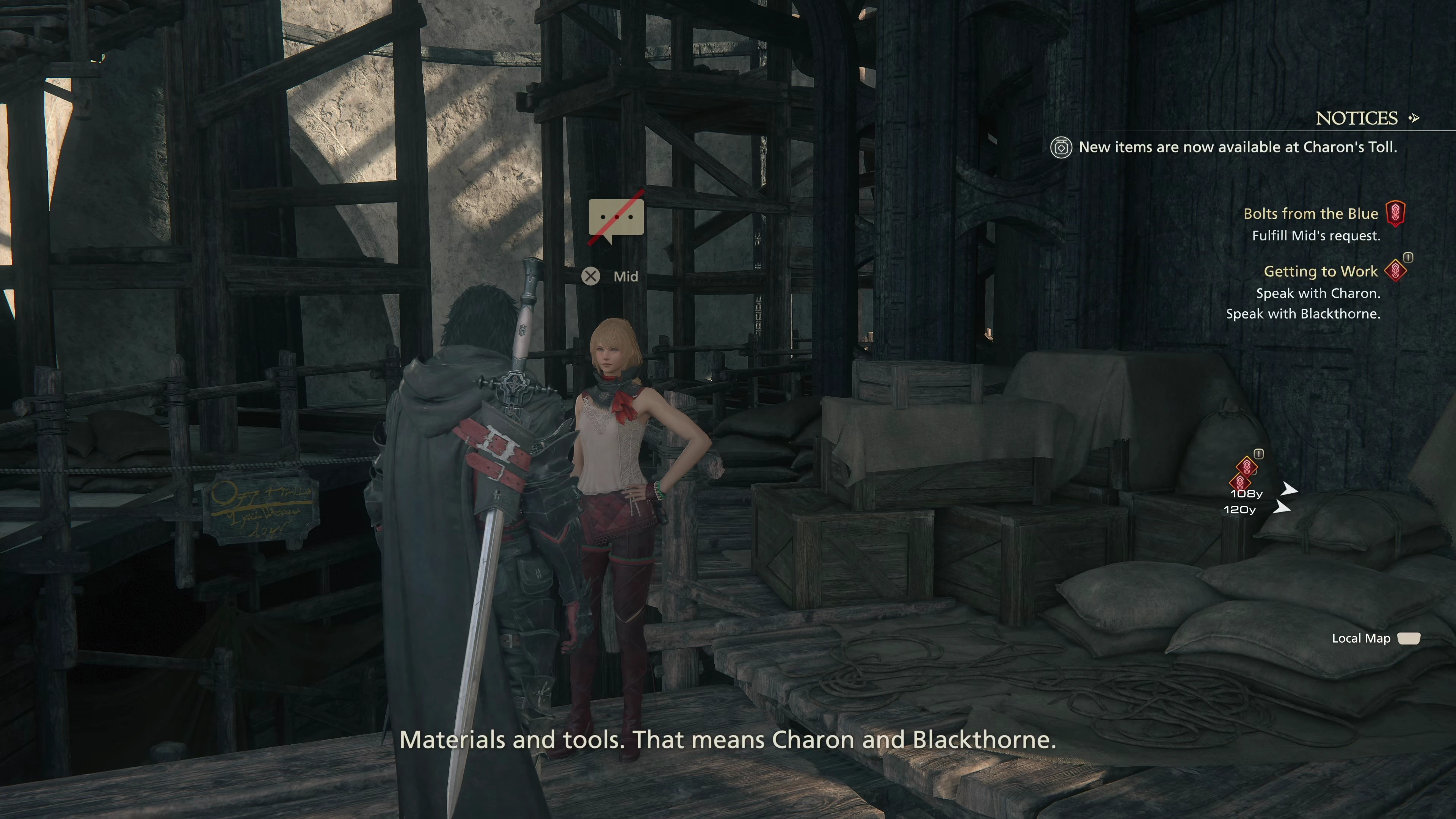Viewport: 1456px width, 819px height.
Task: Select the Getting to Work quest tracker
Action: coord(1320,271)
